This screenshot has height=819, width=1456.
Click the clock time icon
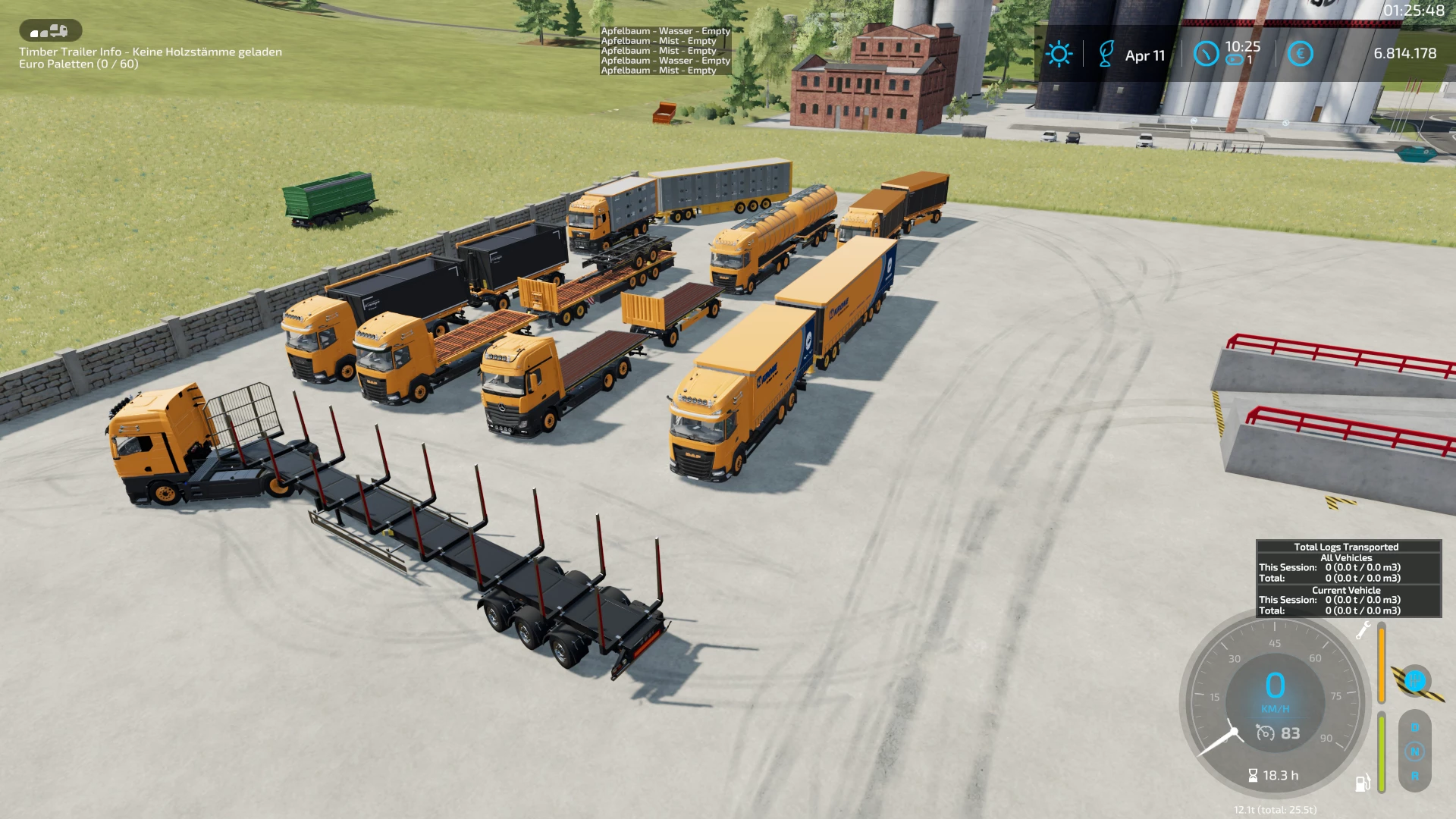[1206, 54]
